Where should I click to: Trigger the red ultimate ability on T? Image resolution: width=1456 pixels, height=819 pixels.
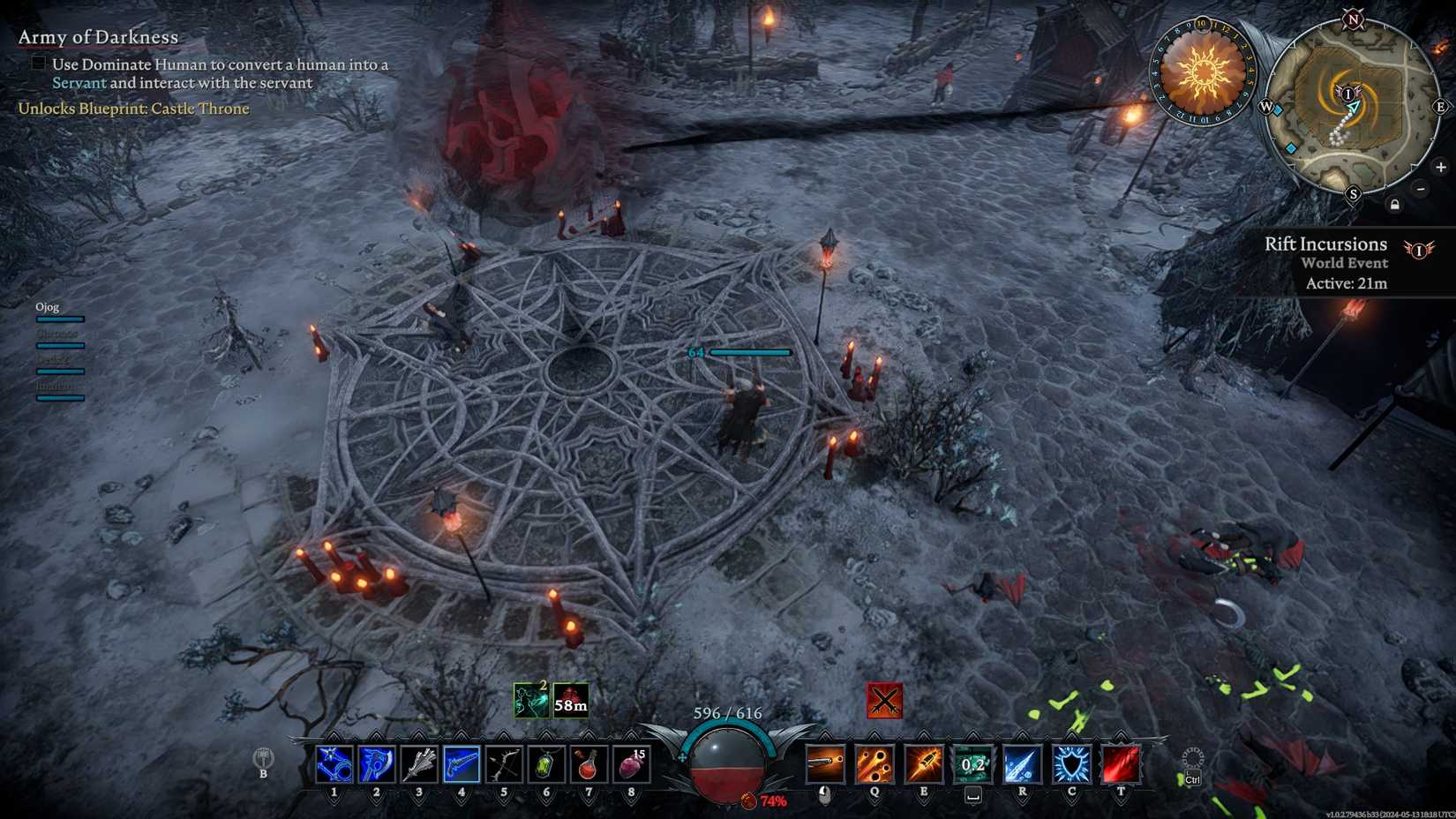[x=1121, y=764]
